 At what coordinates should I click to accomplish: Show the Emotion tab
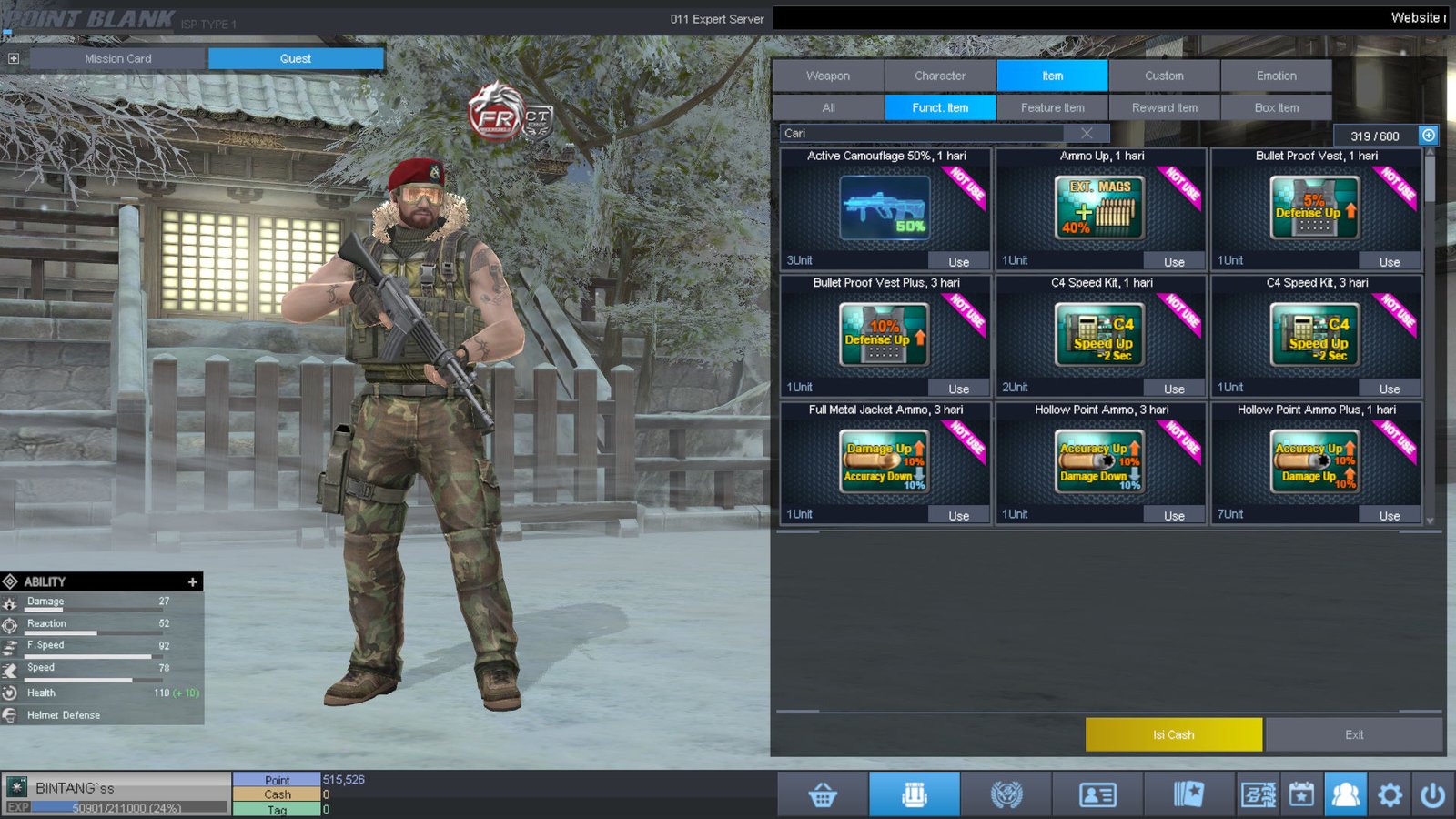click(x=1276, y=76)
